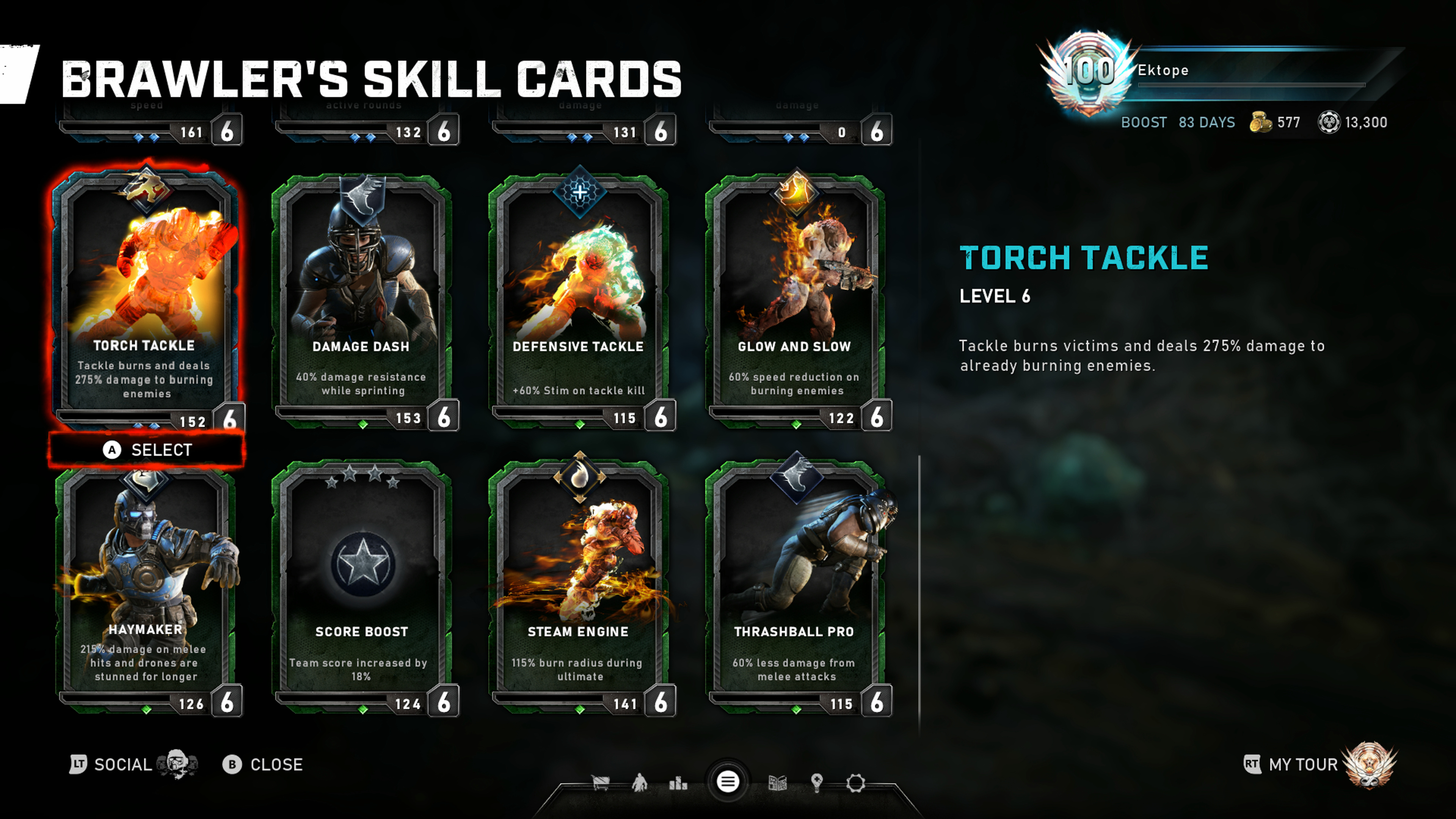Open the lightbulb tips icon

(x=816, y=783)
